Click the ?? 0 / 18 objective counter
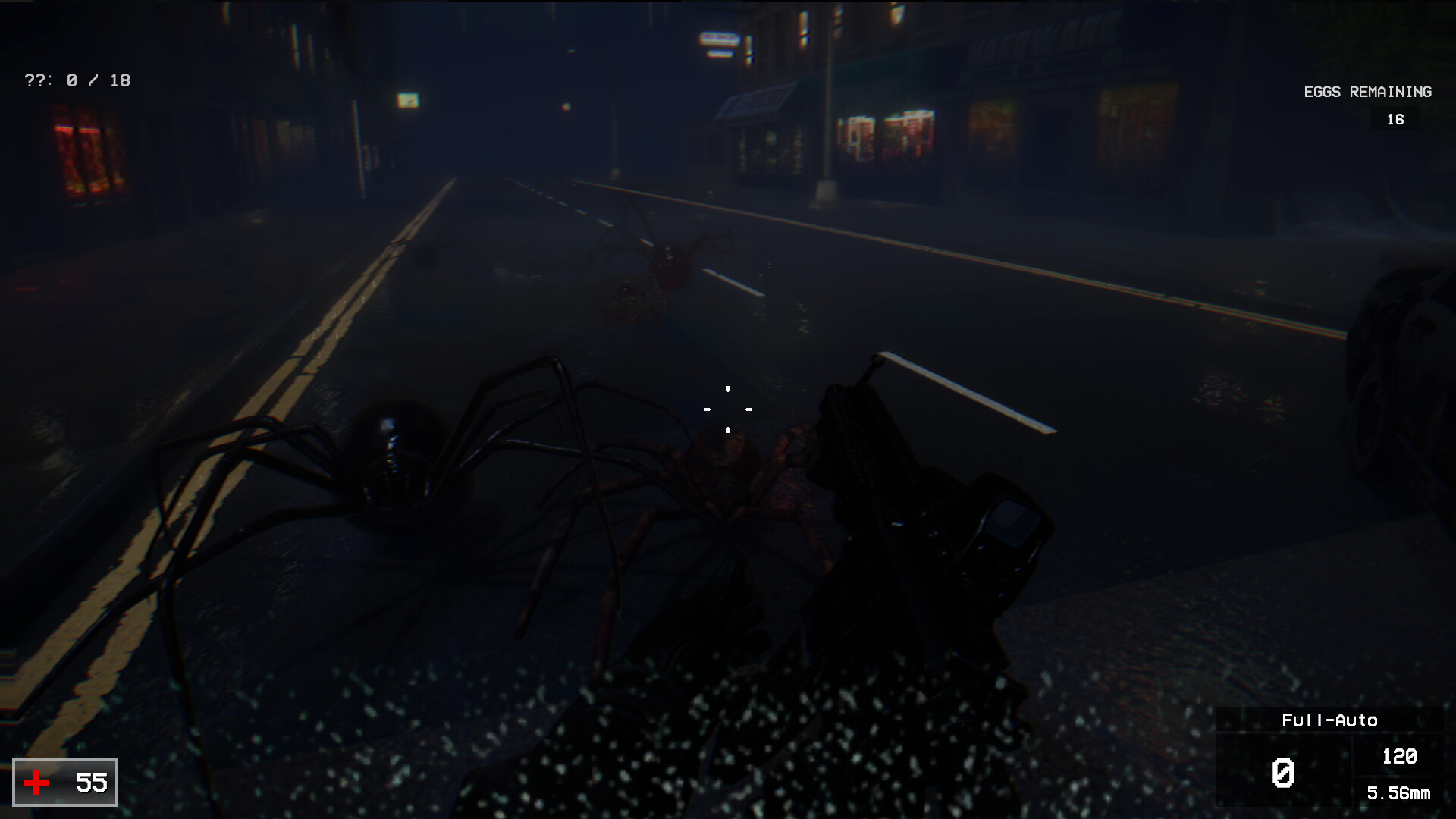Screen dimensions: 1456x819 pyautogui.click(x=77, y=80)
